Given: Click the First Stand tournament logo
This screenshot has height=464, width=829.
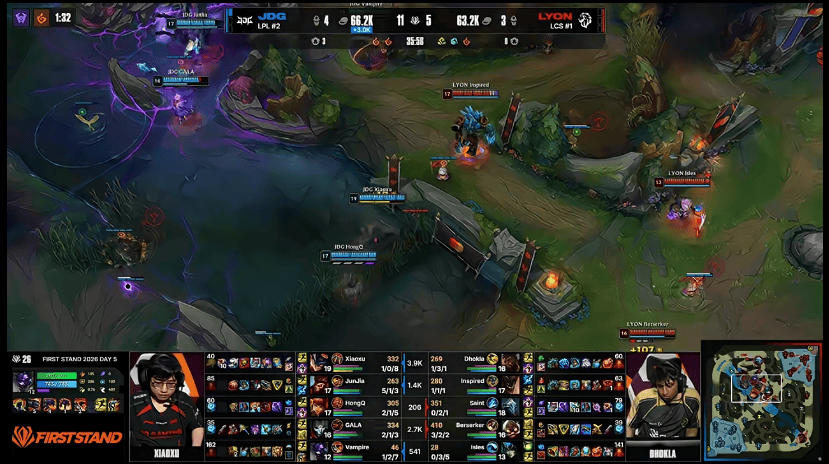Looking at the screenshot, I should [67, 436].
